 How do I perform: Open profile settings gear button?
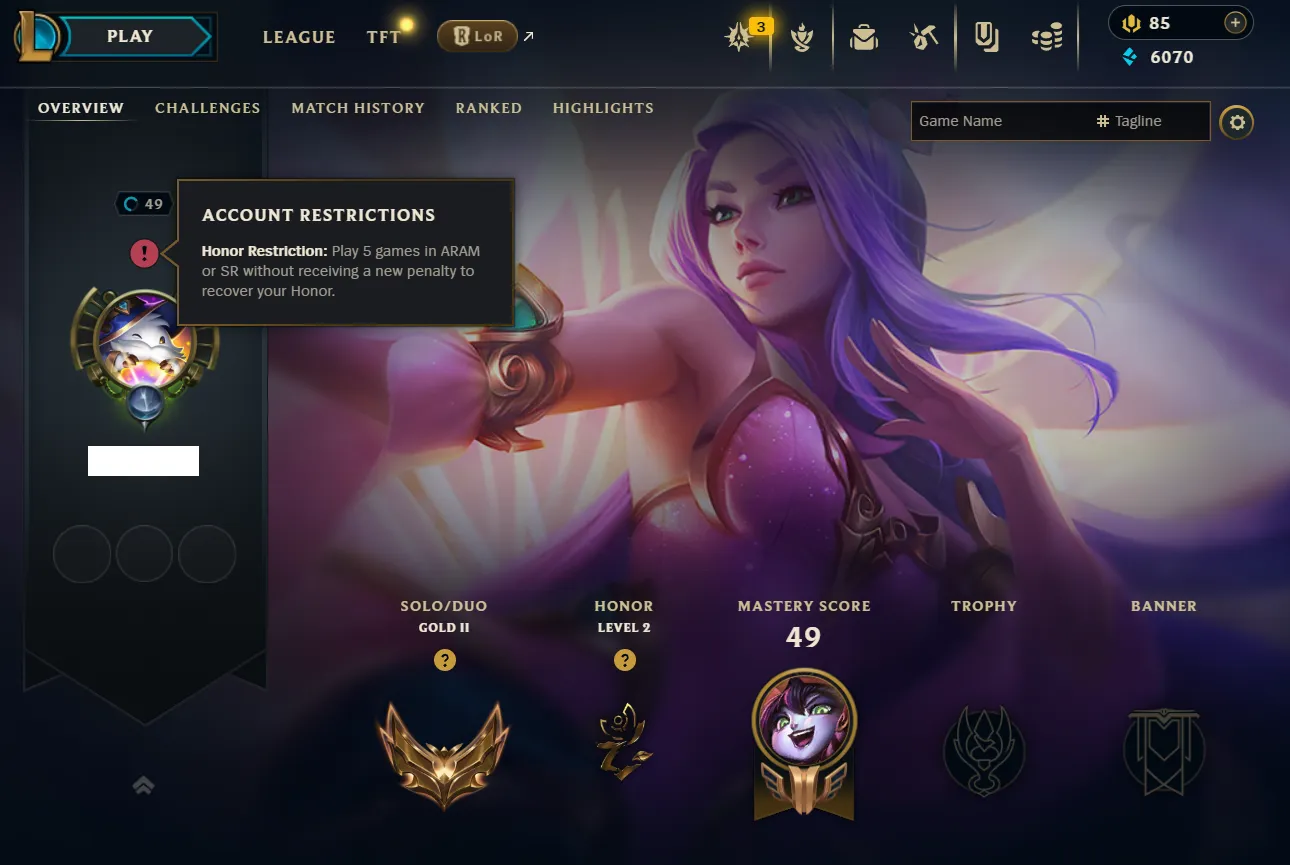1237,122
